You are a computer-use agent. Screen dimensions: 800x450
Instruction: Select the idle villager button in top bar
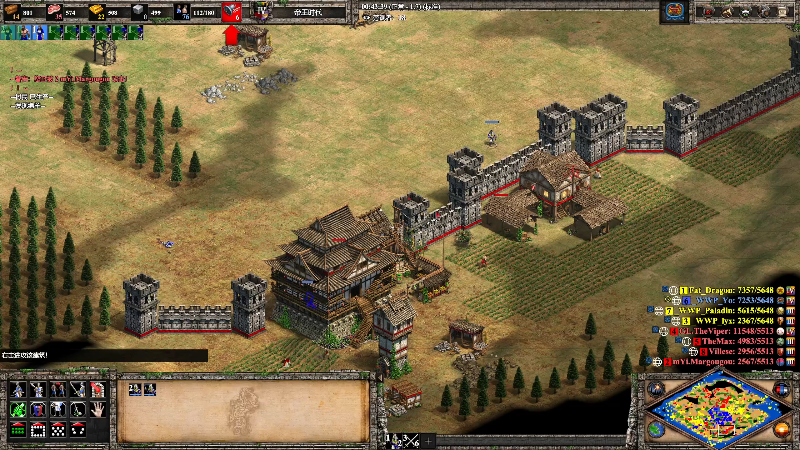(x=6, y=32)
